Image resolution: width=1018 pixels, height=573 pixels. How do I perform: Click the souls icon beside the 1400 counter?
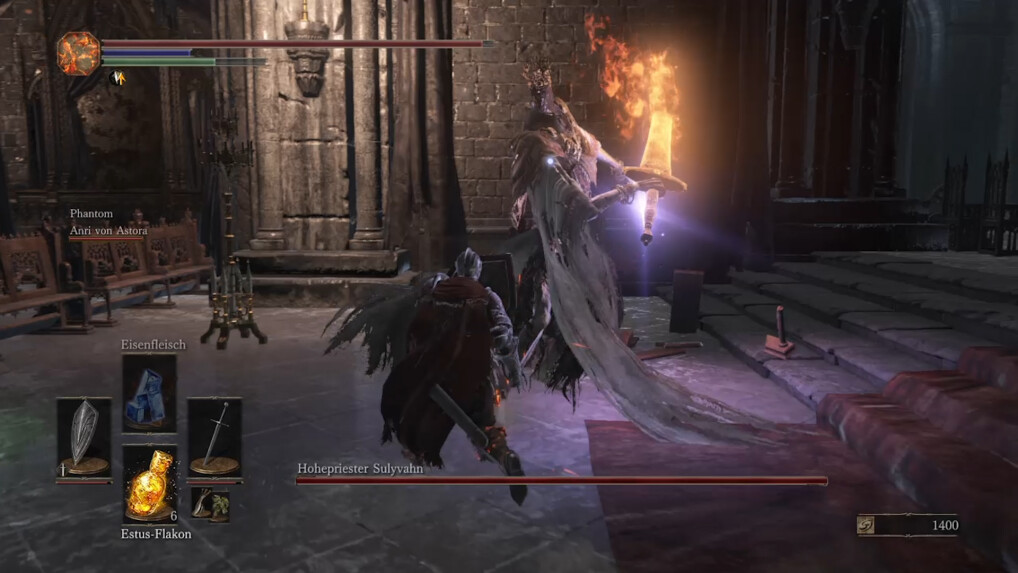click(866, 525)
